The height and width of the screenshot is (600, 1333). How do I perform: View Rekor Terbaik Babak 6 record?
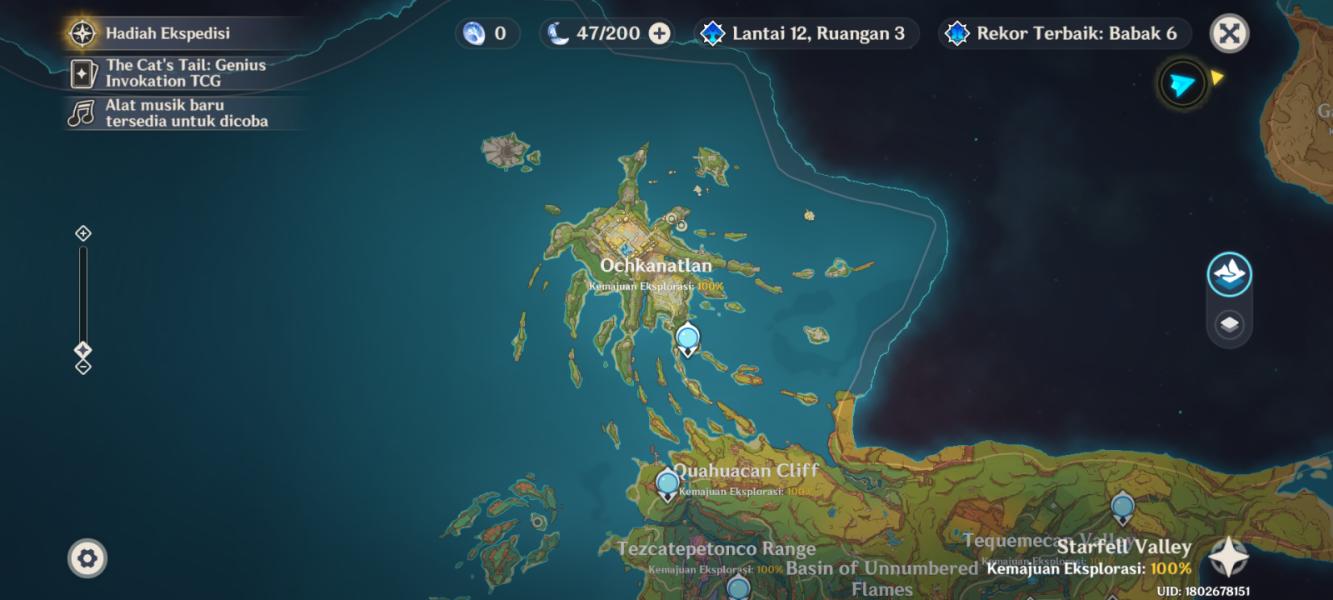[x=1064, y=33]
